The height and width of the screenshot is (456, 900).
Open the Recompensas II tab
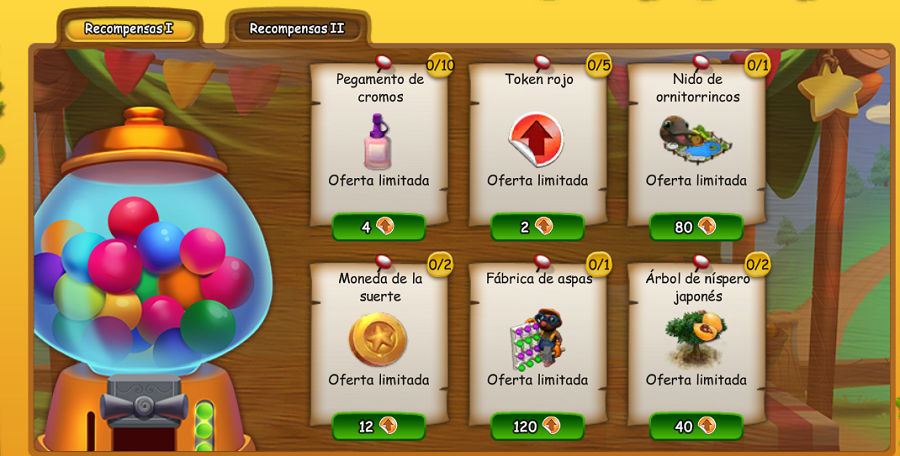[x=297, y=29]
